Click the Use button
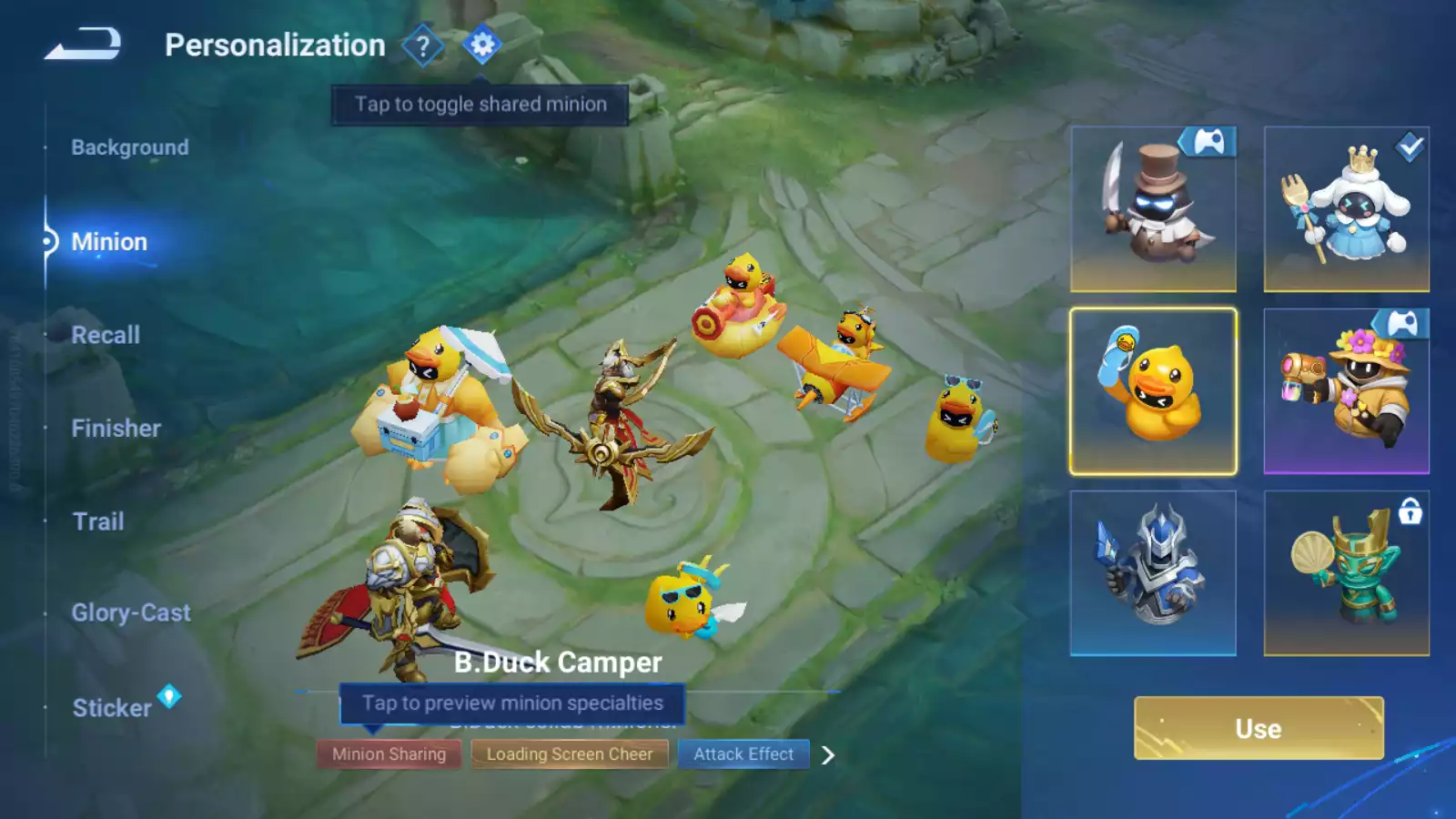Viewport: 1456px width, 819px height. (1259, 728)
